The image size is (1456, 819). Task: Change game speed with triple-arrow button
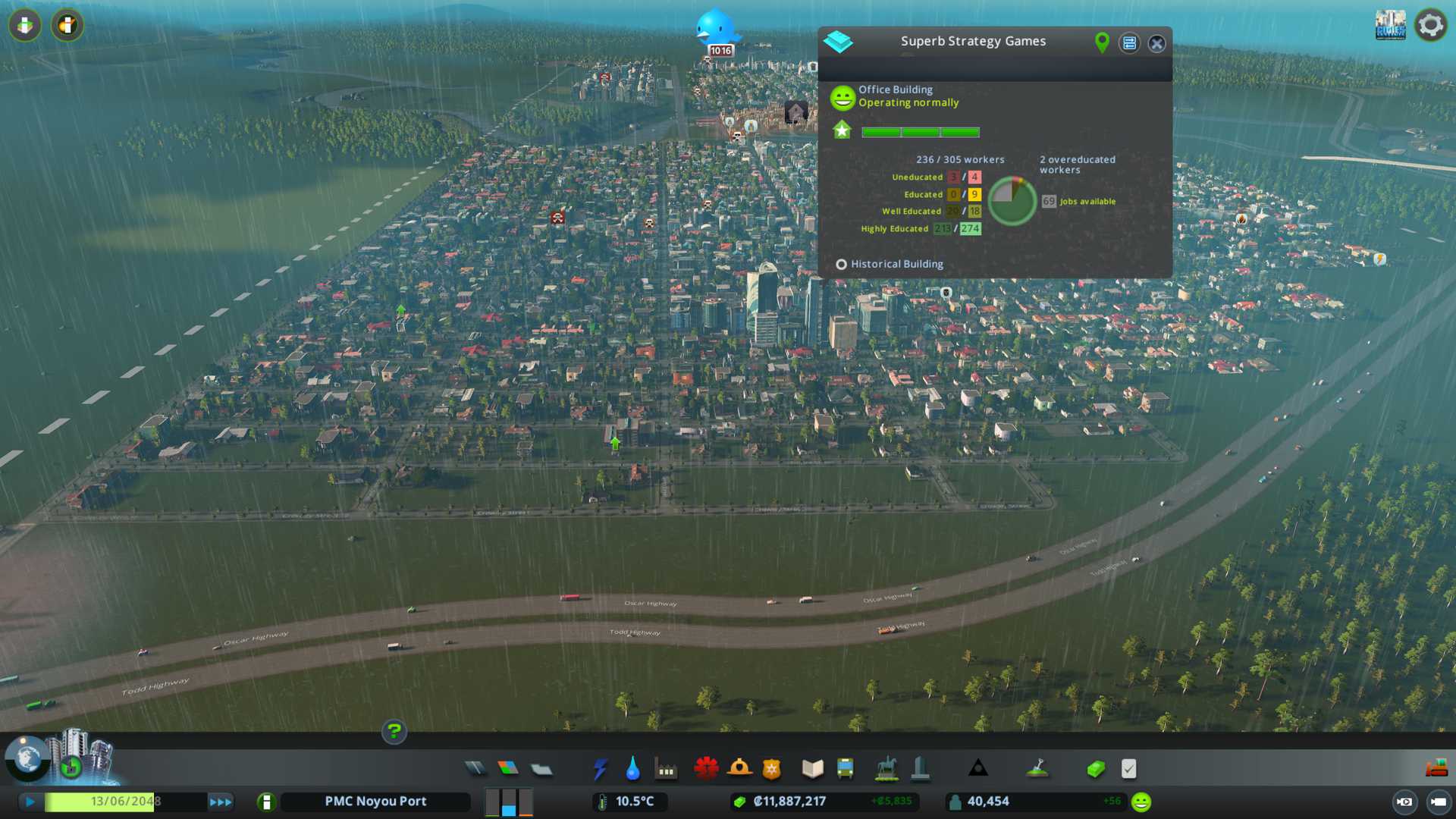221,802
